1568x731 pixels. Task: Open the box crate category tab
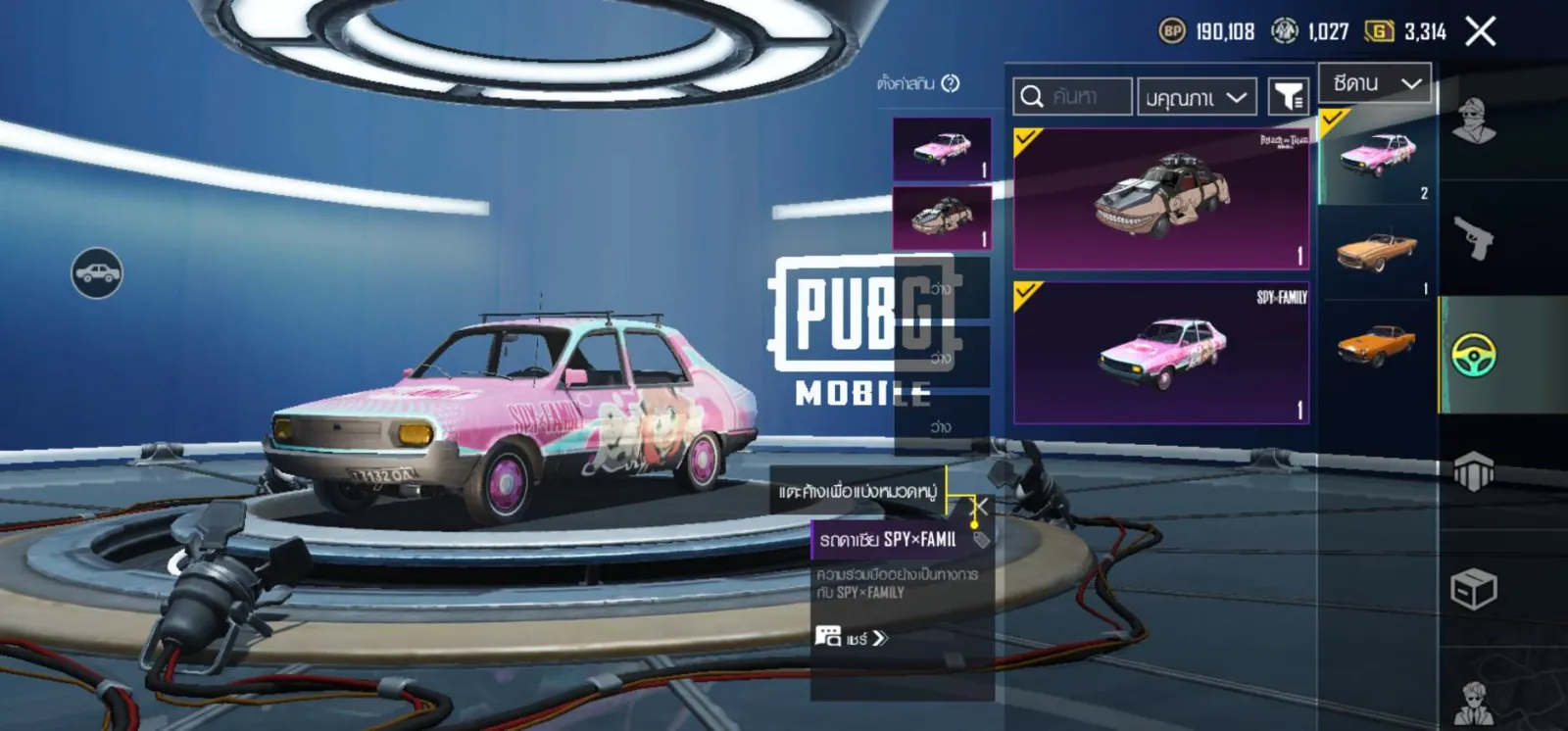click(1473, 589)
